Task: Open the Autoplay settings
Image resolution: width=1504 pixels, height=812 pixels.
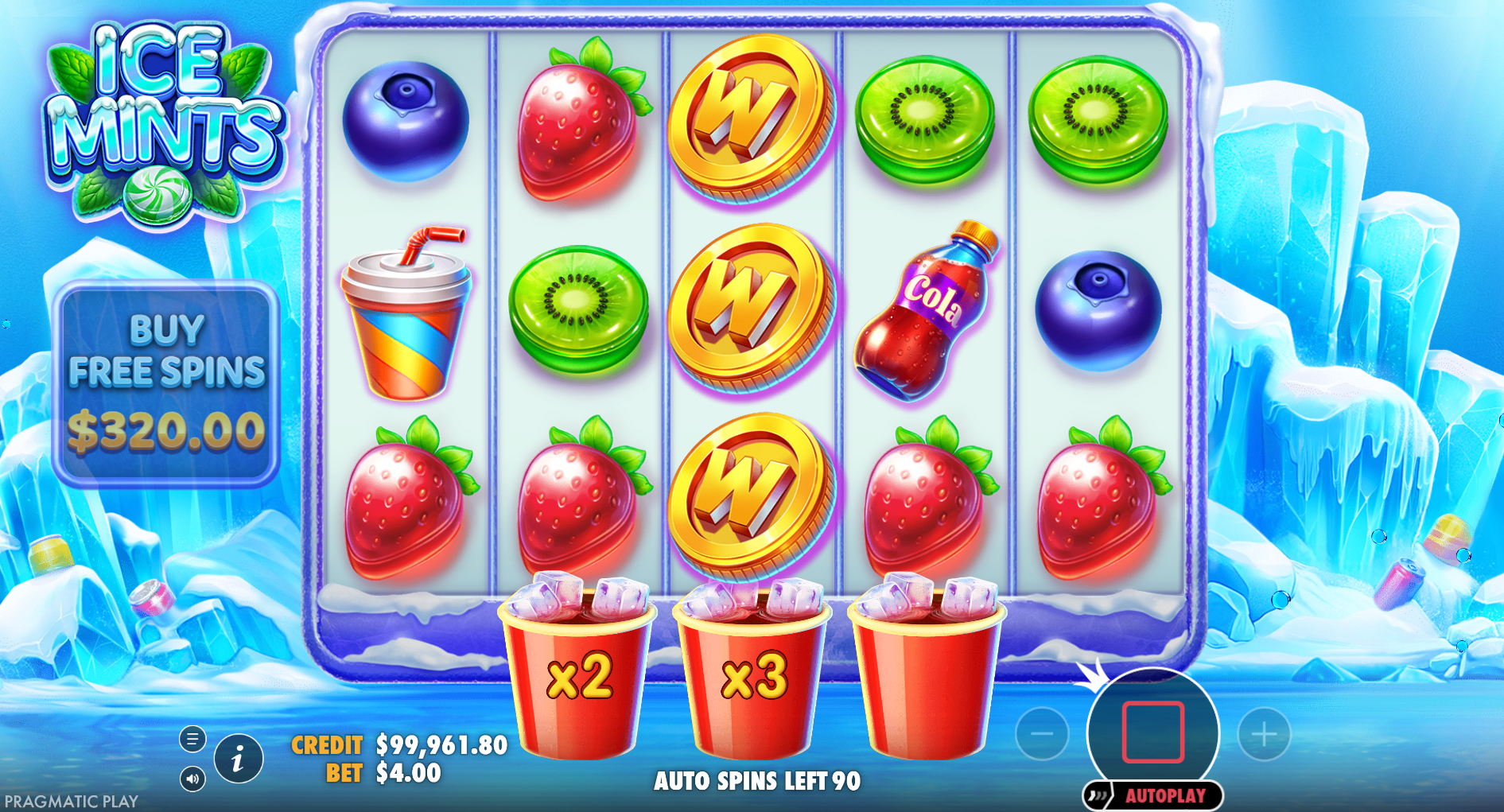Action: point(1164,795)
